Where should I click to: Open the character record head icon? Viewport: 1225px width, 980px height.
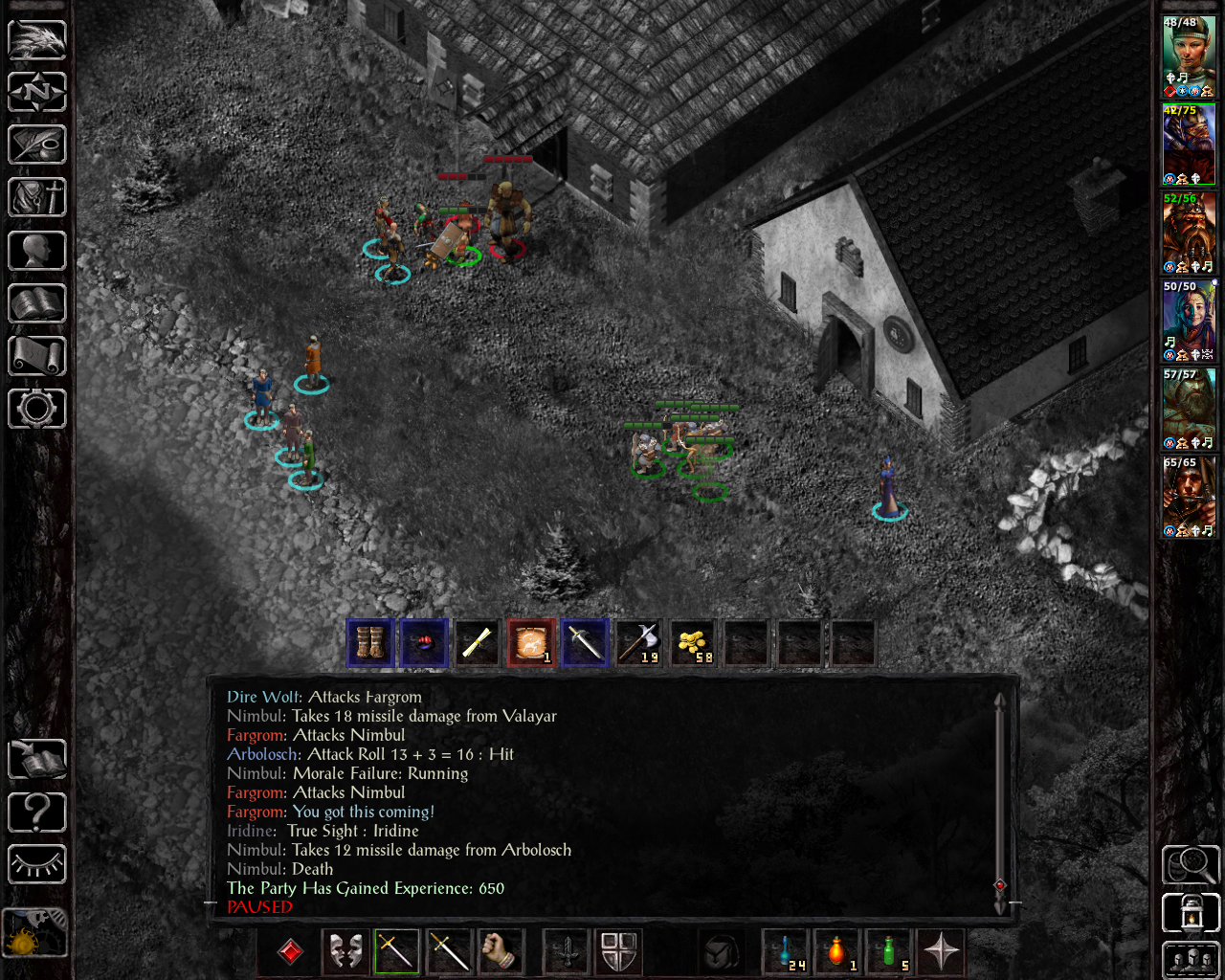point(37,251)
